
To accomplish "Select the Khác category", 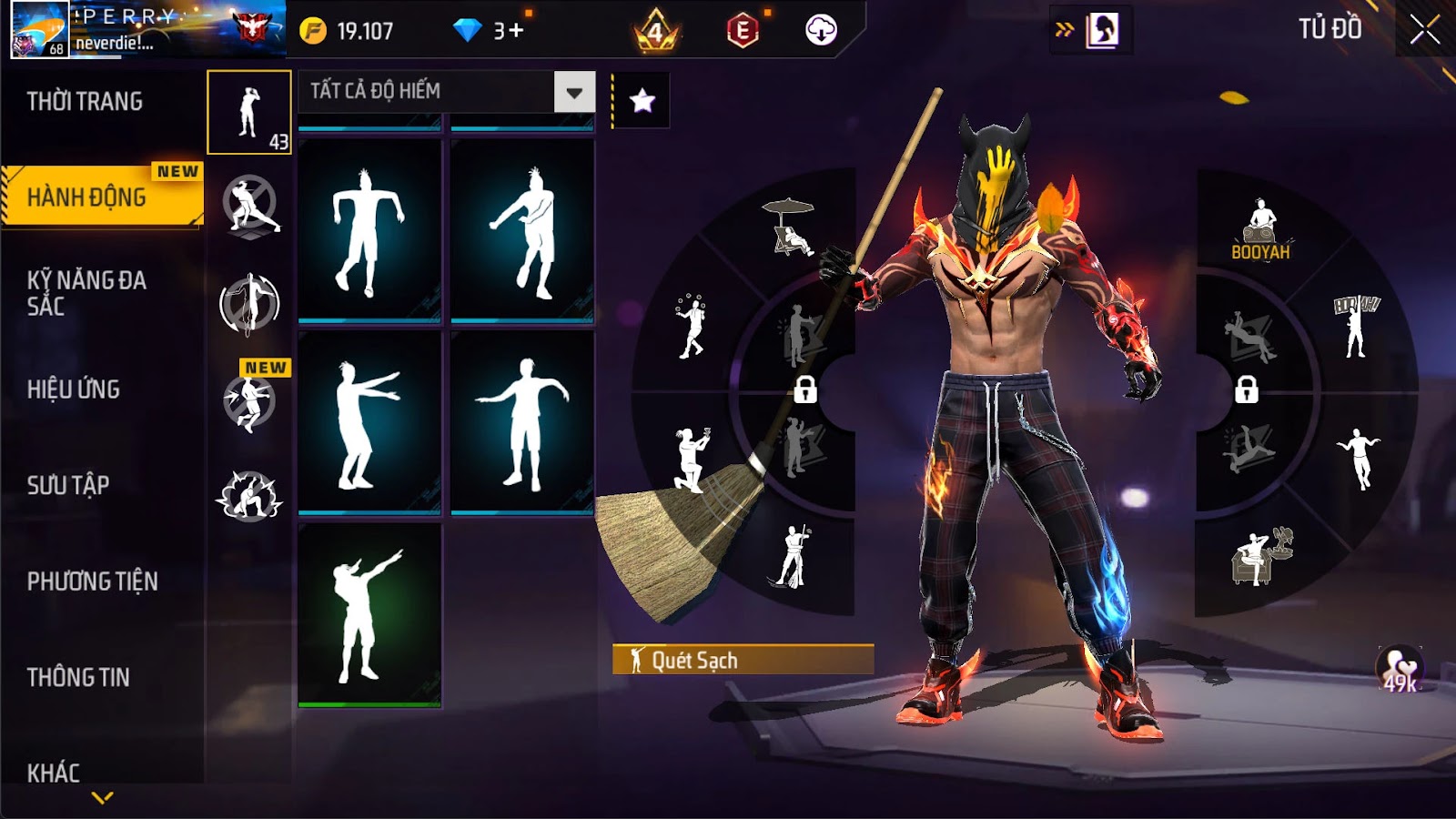I will click(x=54, y=773).
